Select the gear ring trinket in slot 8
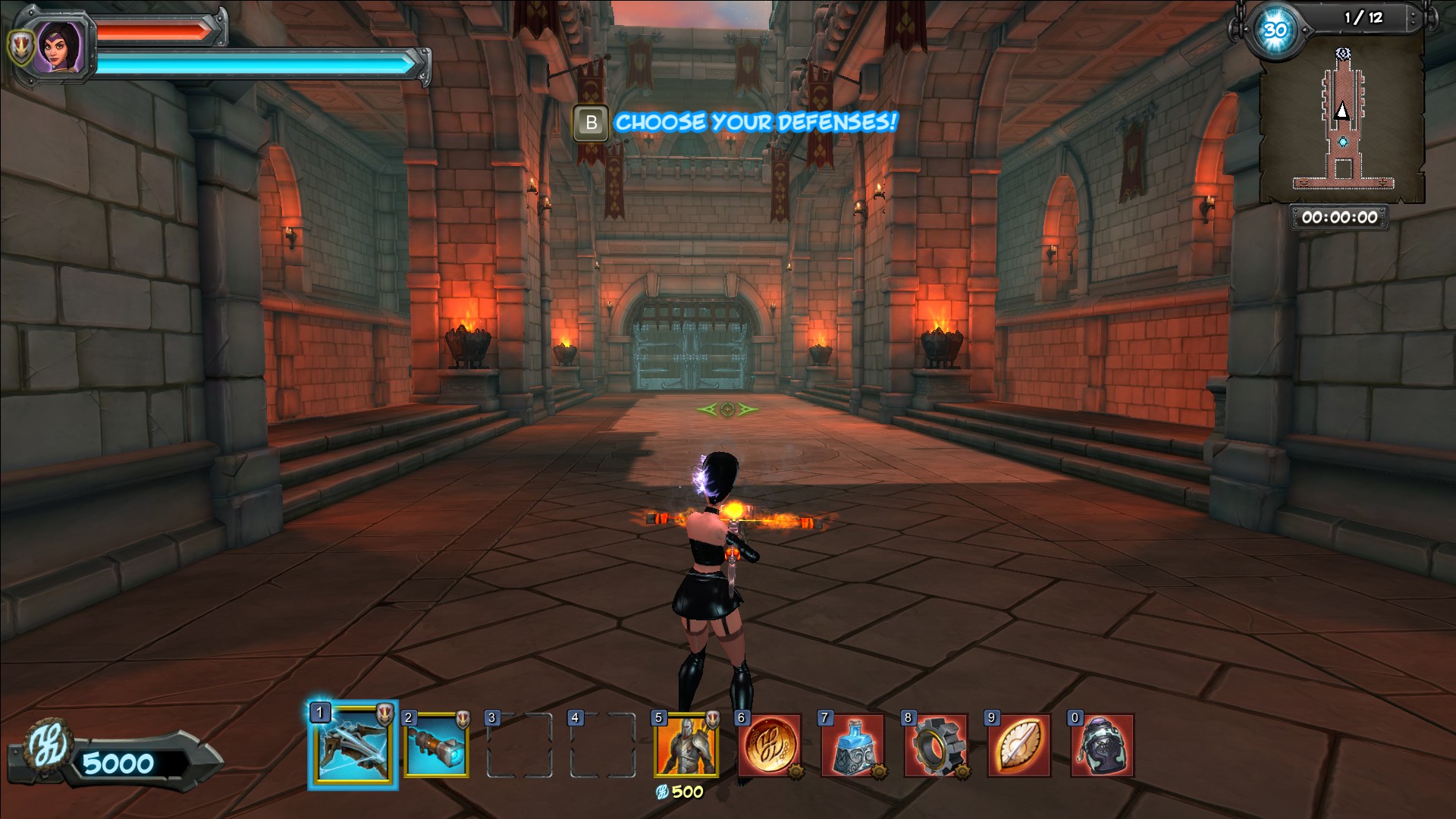This screenshot has height=819, width=1456. [x=936, y=745]
